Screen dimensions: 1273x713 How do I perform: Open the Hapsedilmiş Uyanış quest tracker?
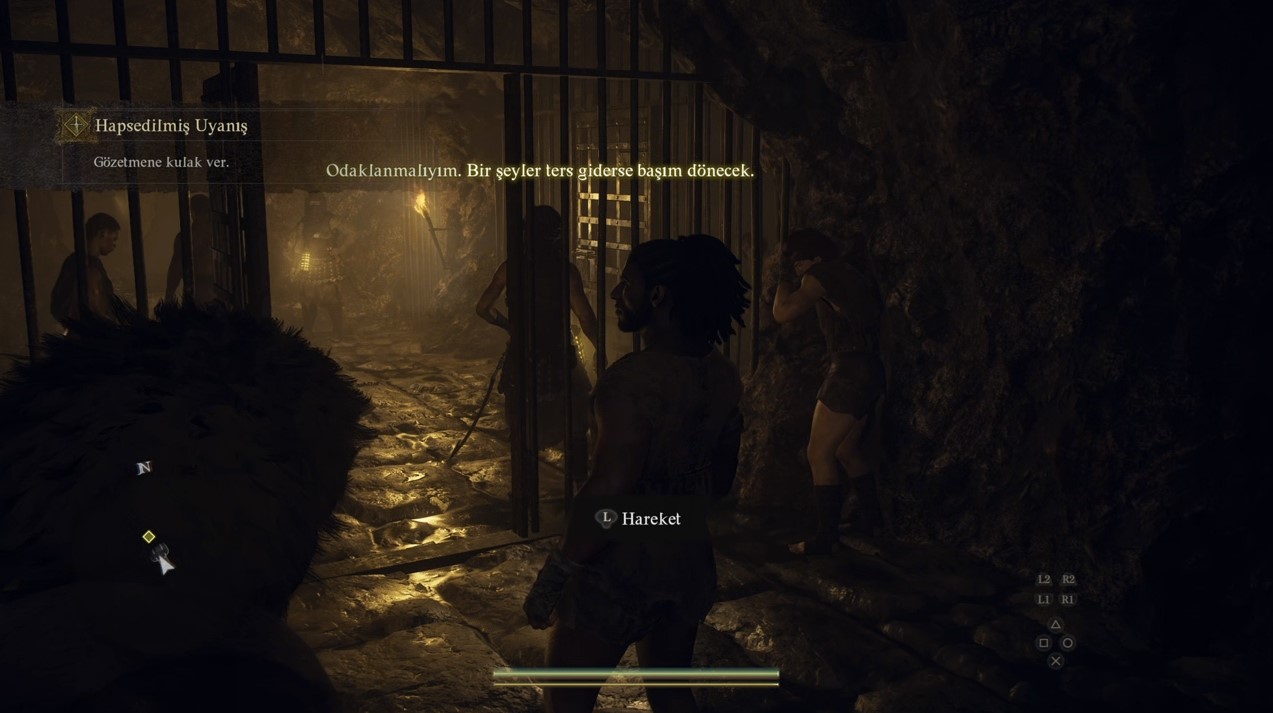pos(171,126)
